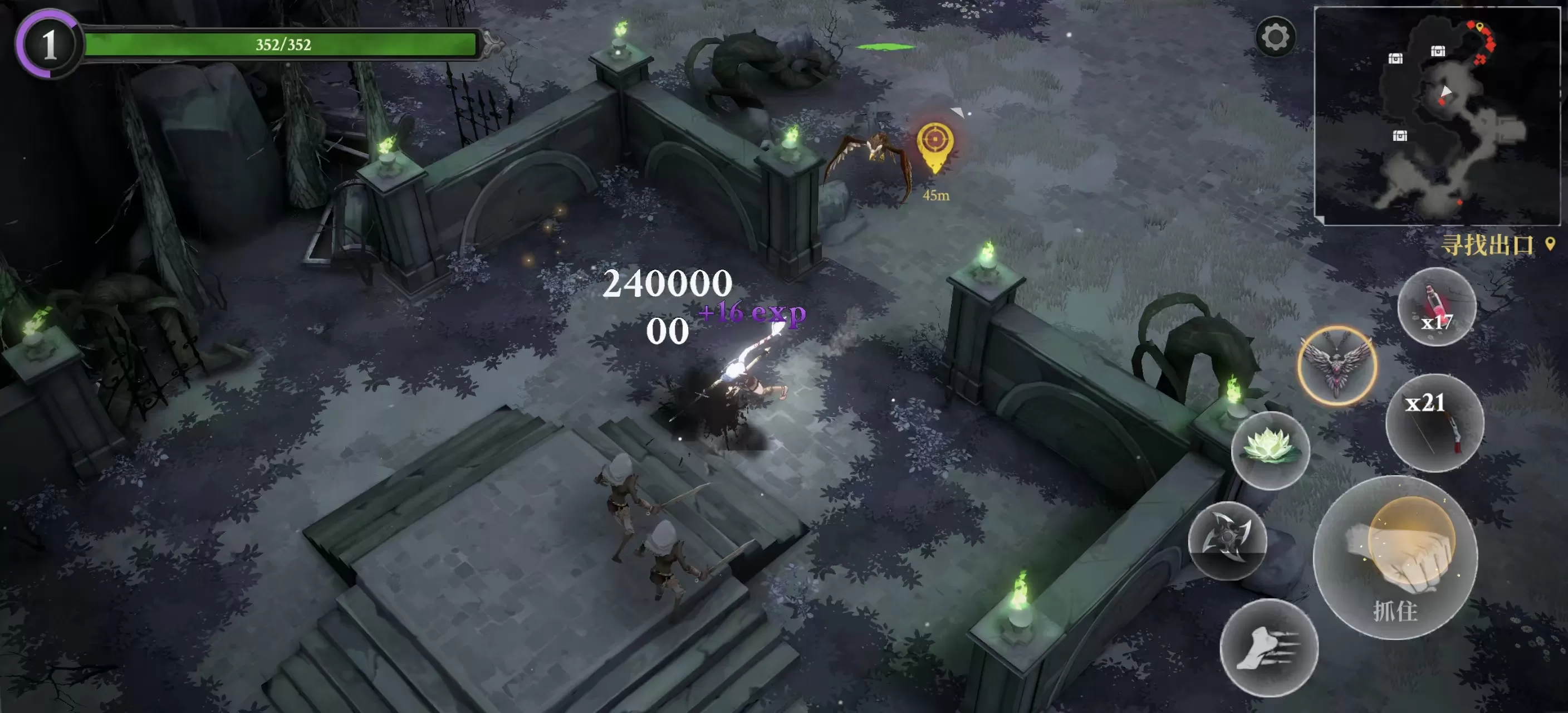Select the level 1 player badge
The height and width of the screenshot is (713, 1568).
pyautogui.click(x=48, y=45)
